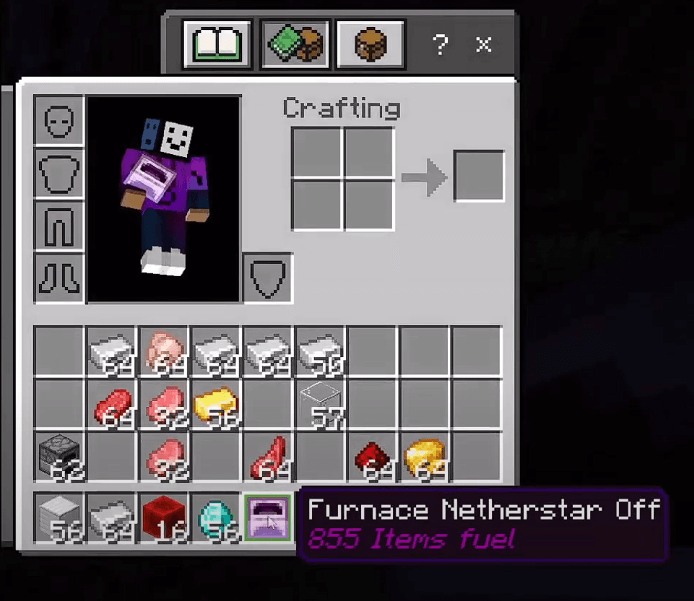
Task: Close the inventory with the X button
Action: (x=484, y=44)
